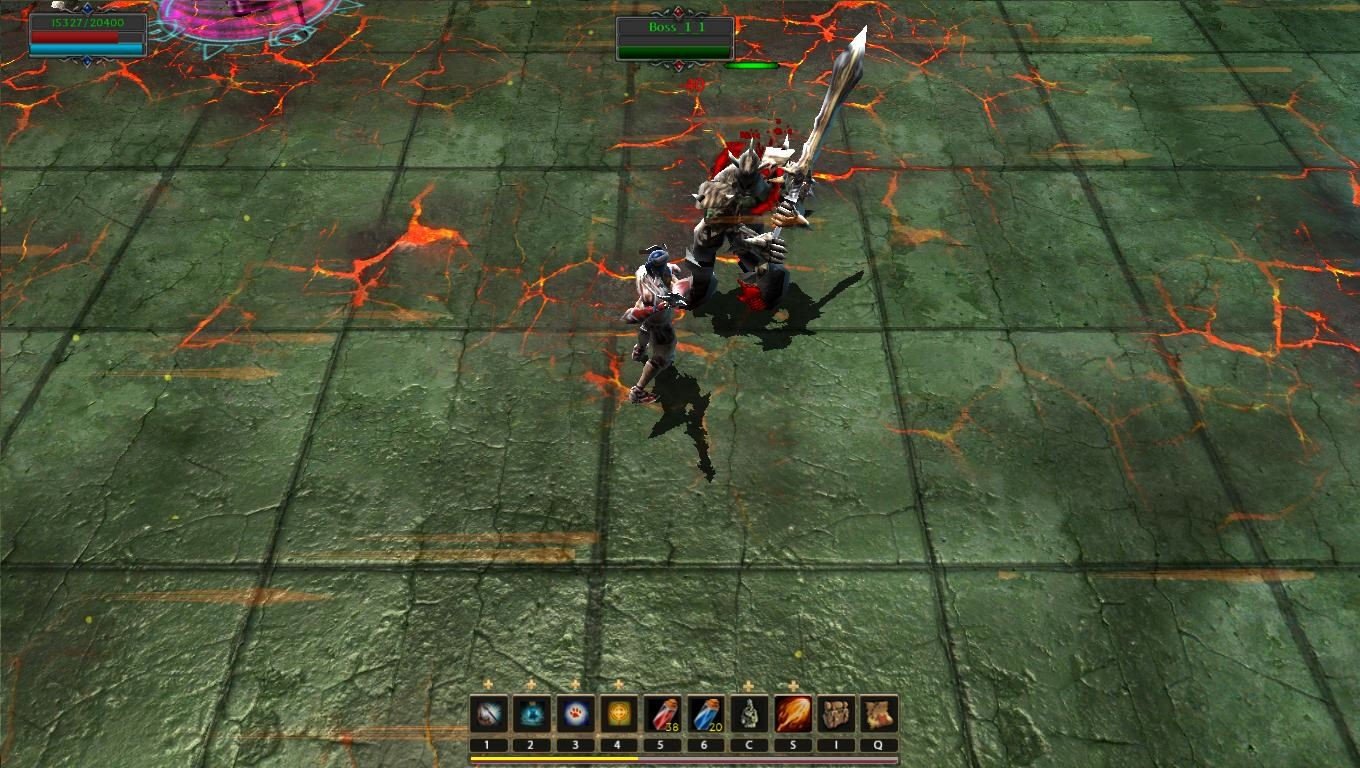Open the quest scroll icon in slot Q
Screen dimensions: 1360x768
[879, 713]
